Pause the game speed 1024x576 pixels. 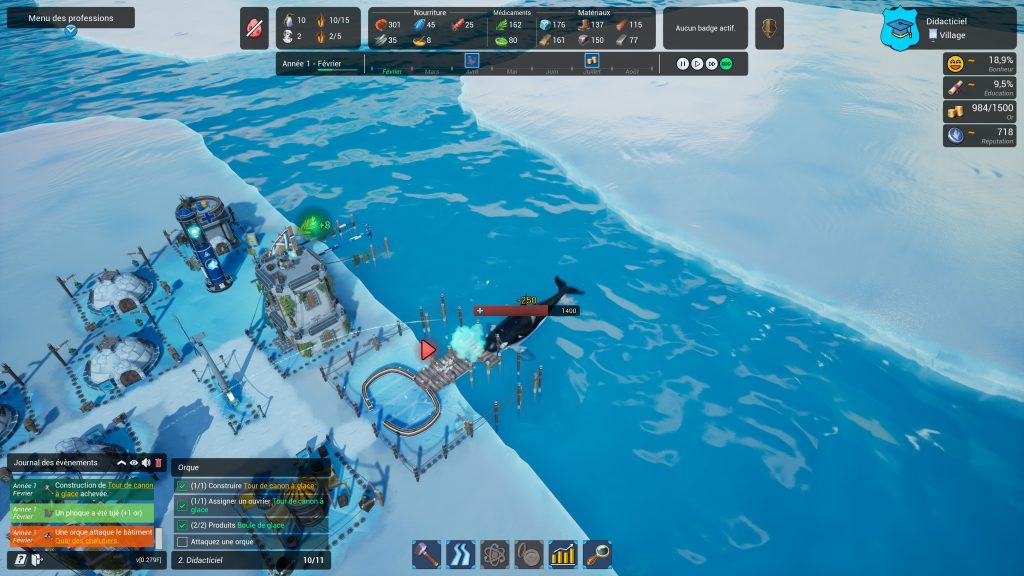683,64
